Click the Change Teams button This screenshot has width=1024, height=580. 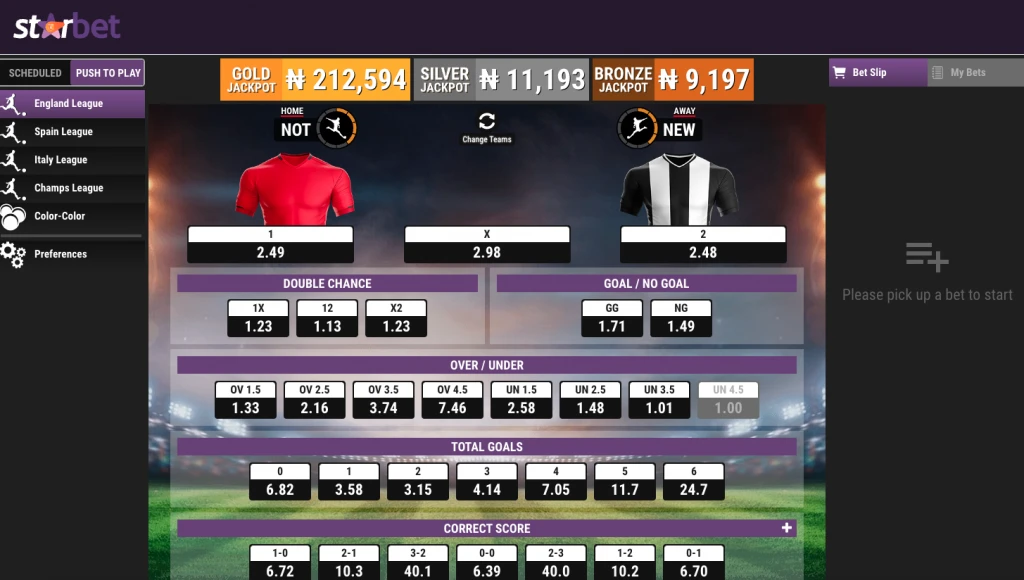pos(487,127)
